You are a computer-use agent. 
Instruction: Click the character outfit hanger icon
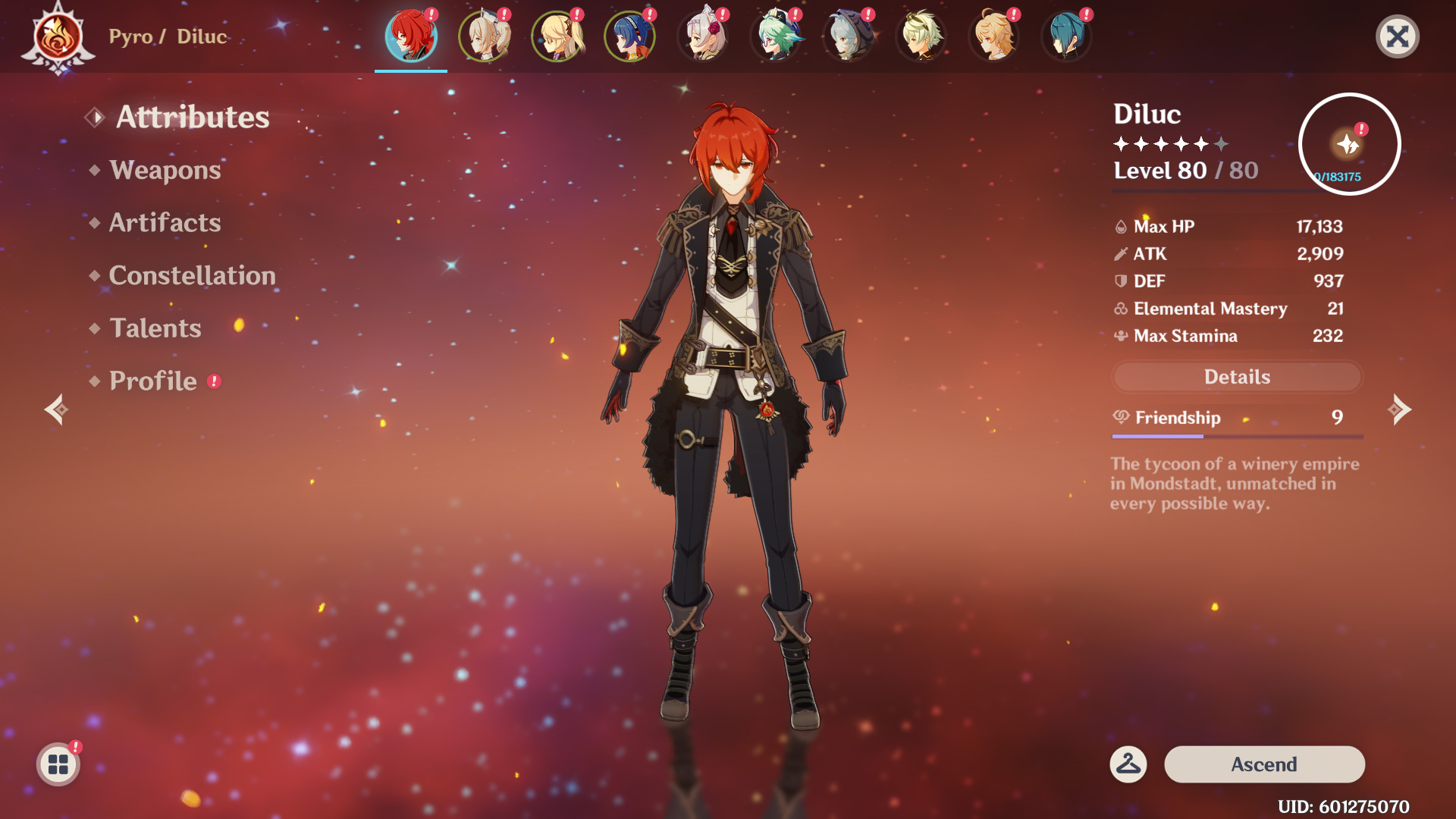[x=1128, y=764]
